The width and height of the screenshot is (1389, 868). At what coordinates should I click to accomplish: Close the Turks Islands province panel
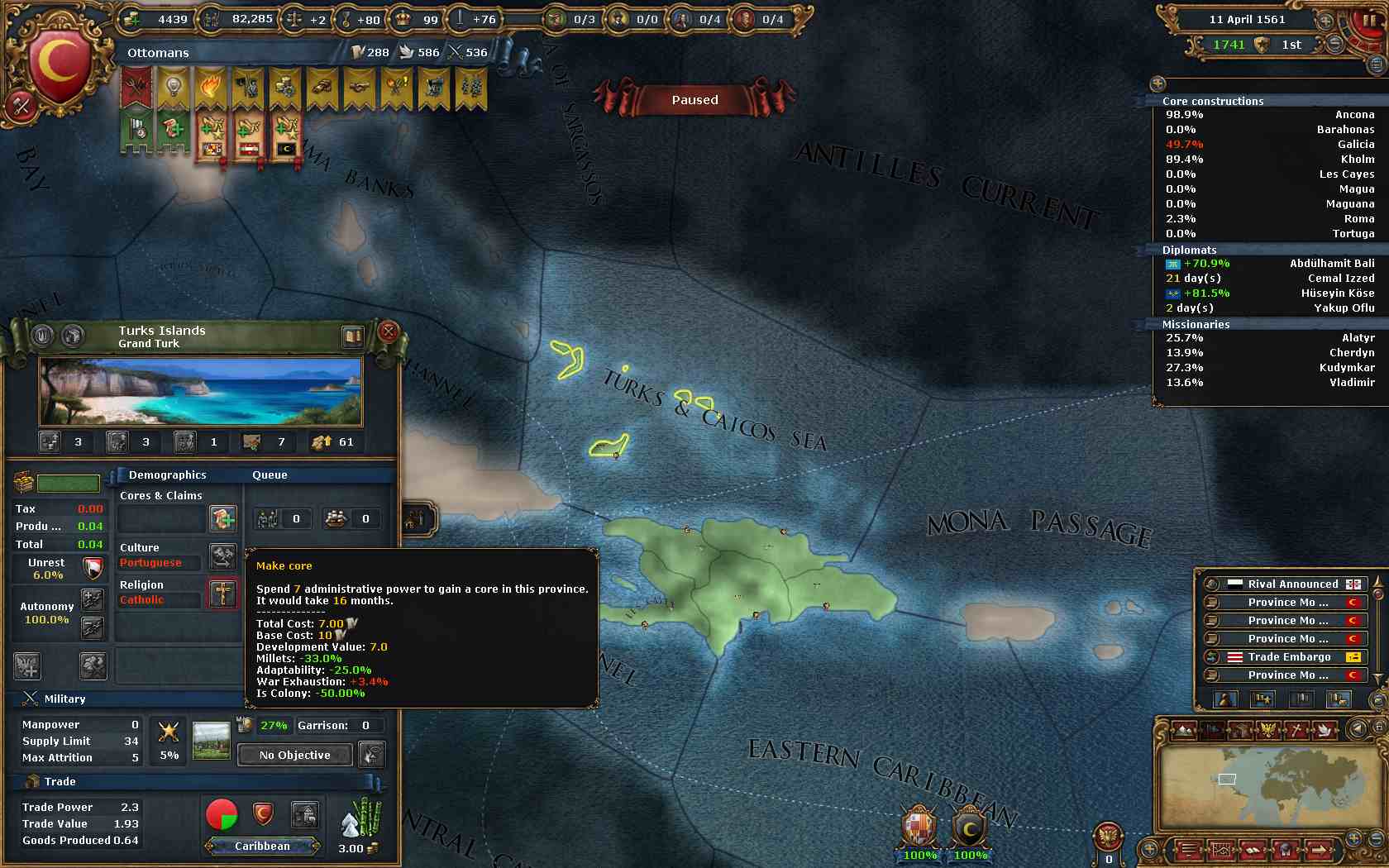[x=388, y=332]
